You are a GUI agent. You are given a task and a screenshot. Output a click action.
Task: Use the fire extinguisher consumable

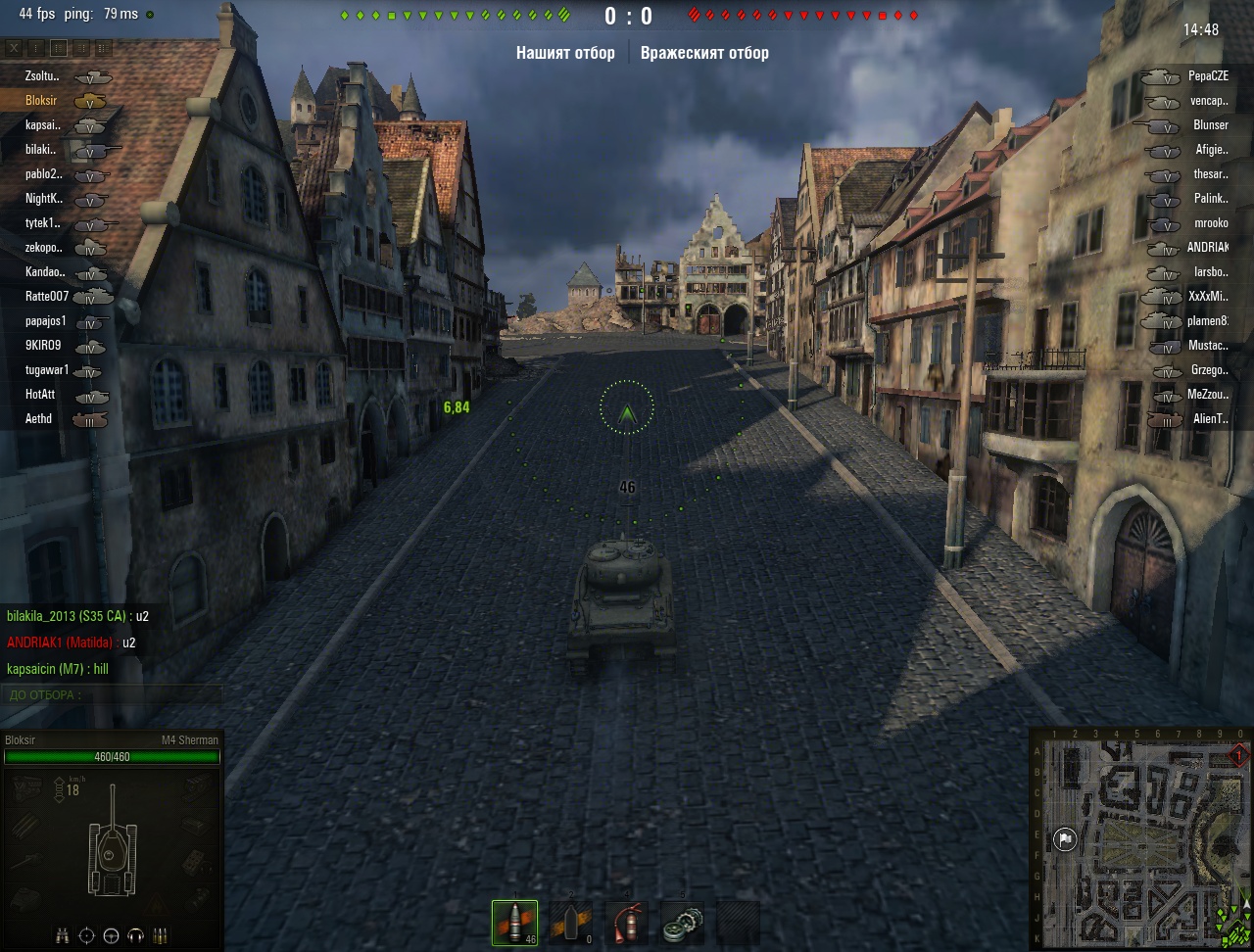pyautogui.click(x=626, y=923)
